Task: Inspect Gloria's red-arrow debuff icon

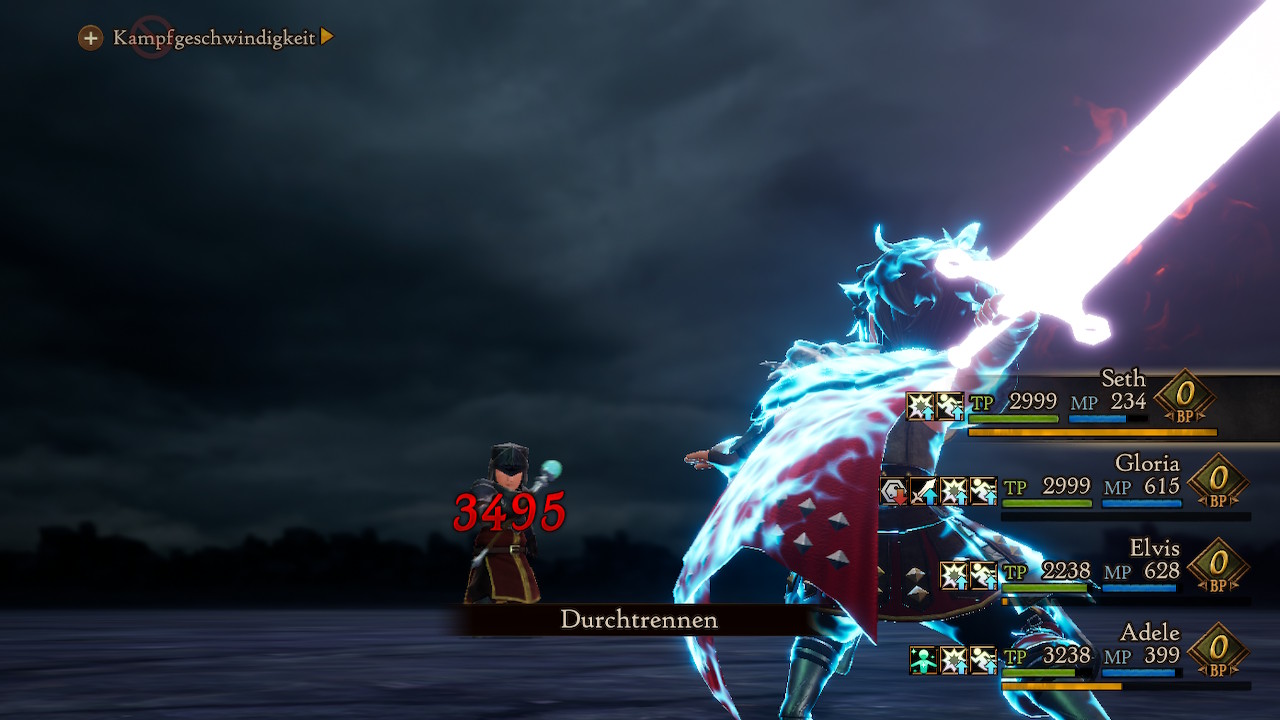Action: (893, 491)
